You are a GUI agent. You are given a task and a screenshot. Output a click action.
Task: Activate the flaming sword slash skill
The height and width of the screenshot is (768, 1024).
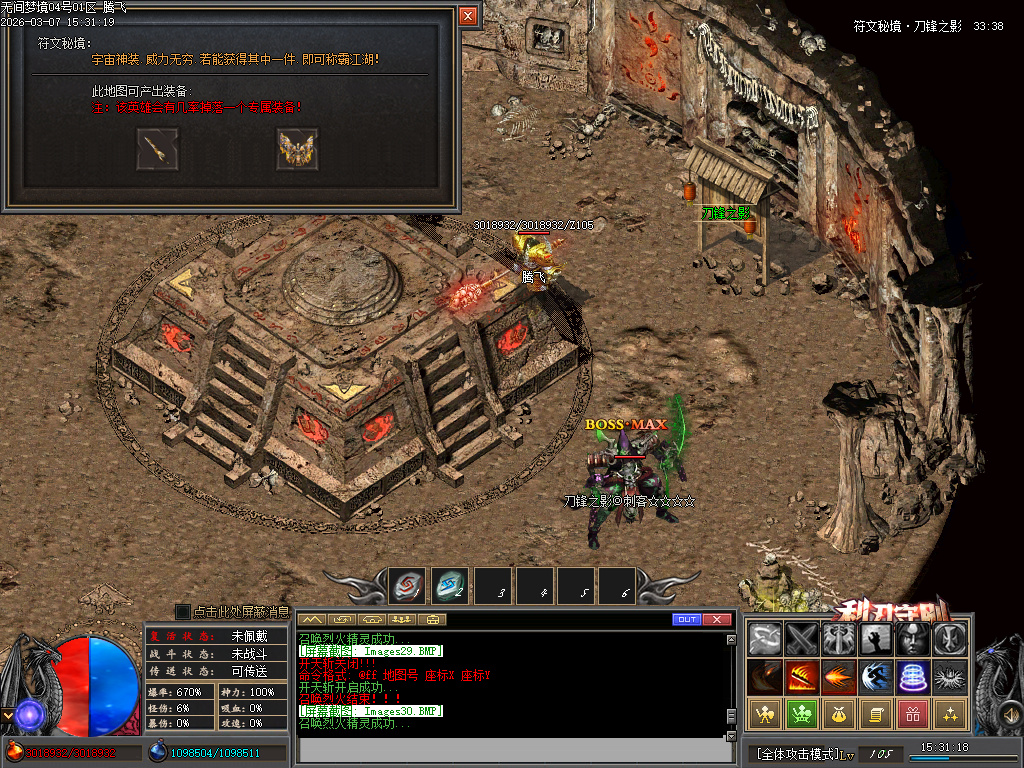[802, 677]
